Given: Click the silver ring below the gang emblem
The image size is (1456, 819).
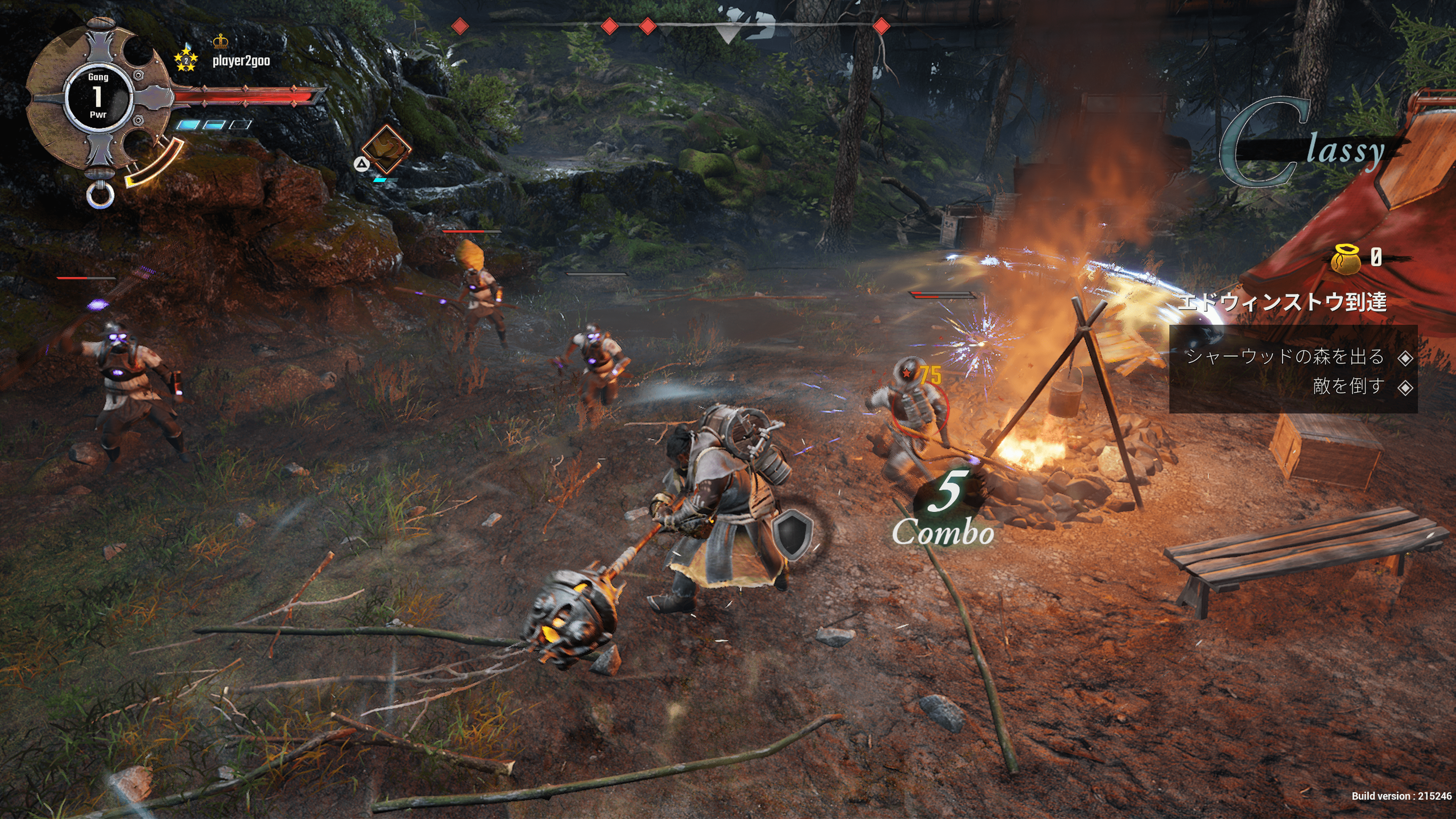Looking at the screenshot, I should 100,195.
